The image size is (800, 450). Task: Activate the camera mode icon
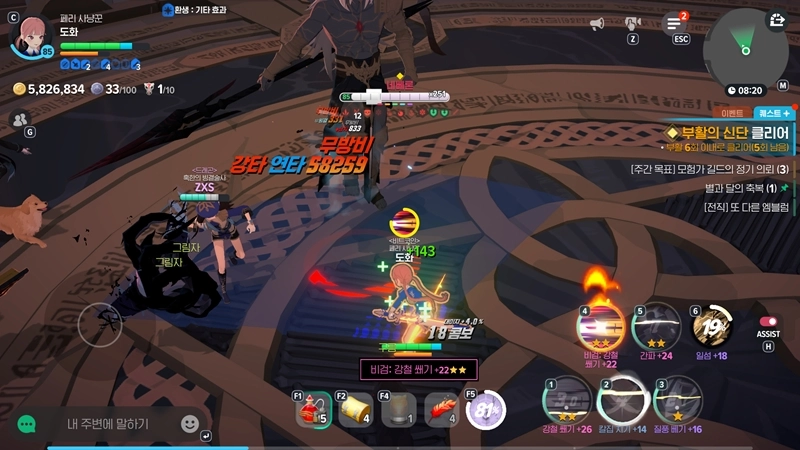pyautogui.click(x=632, y=23)
